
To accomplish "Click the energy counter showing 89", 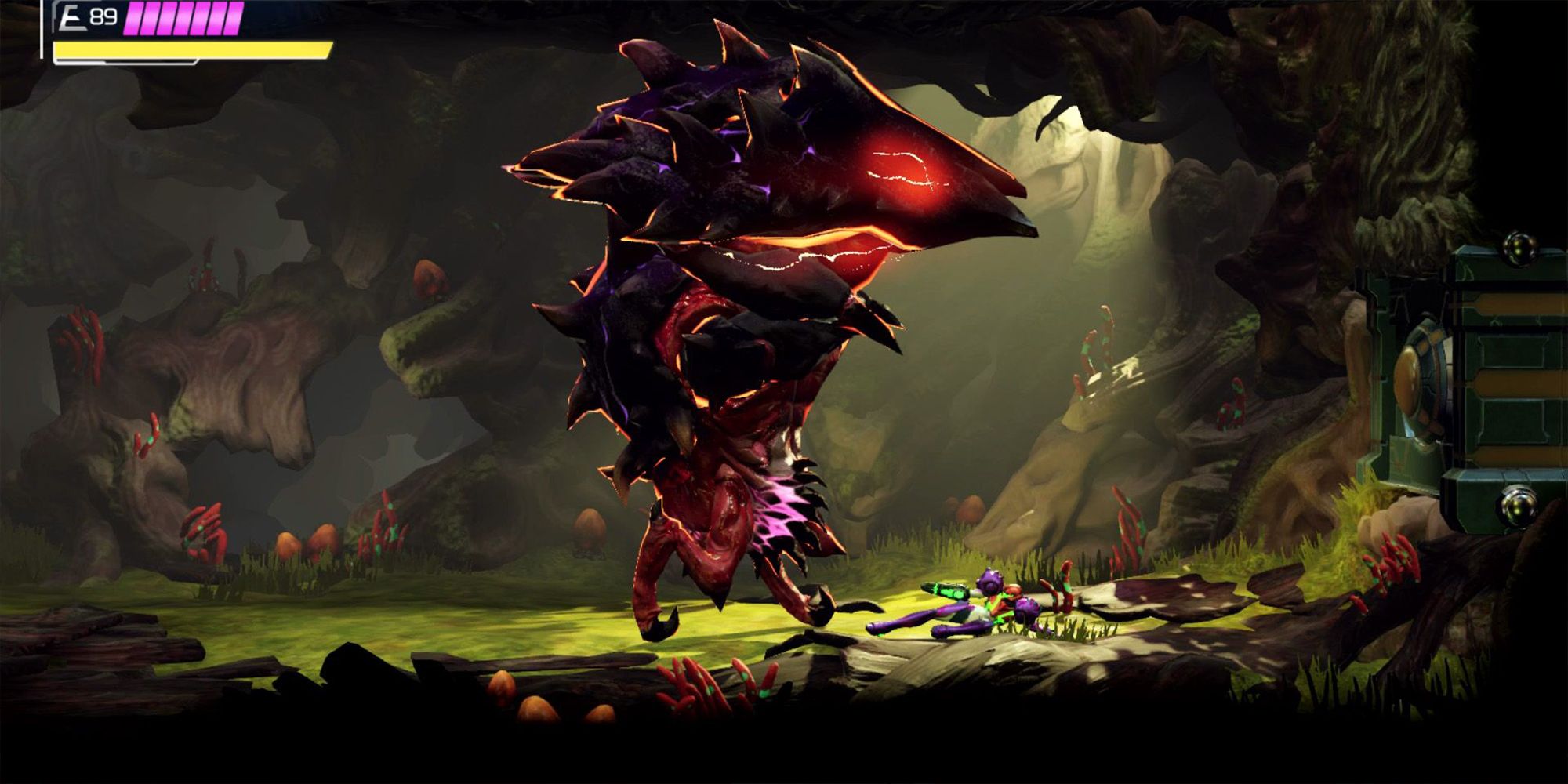I will point(103,16).
